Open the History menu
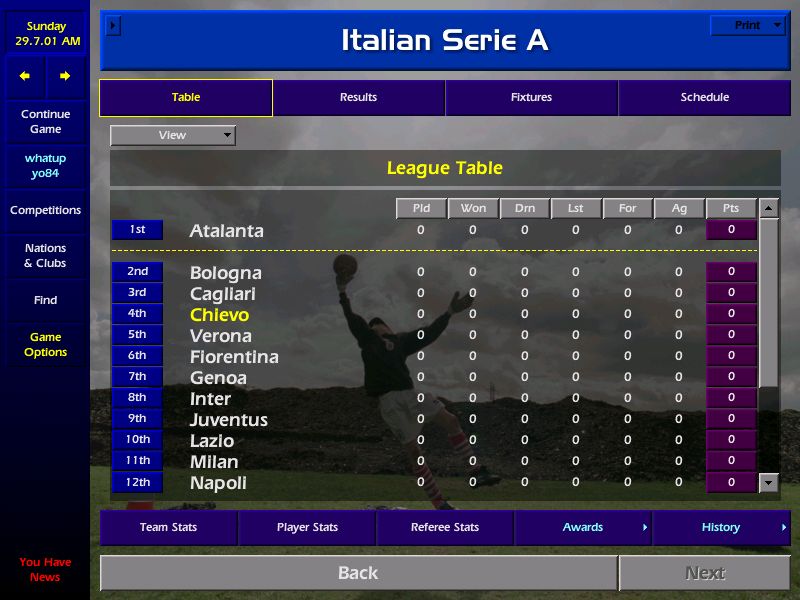 pyautogui.click(x=721, y=527)
